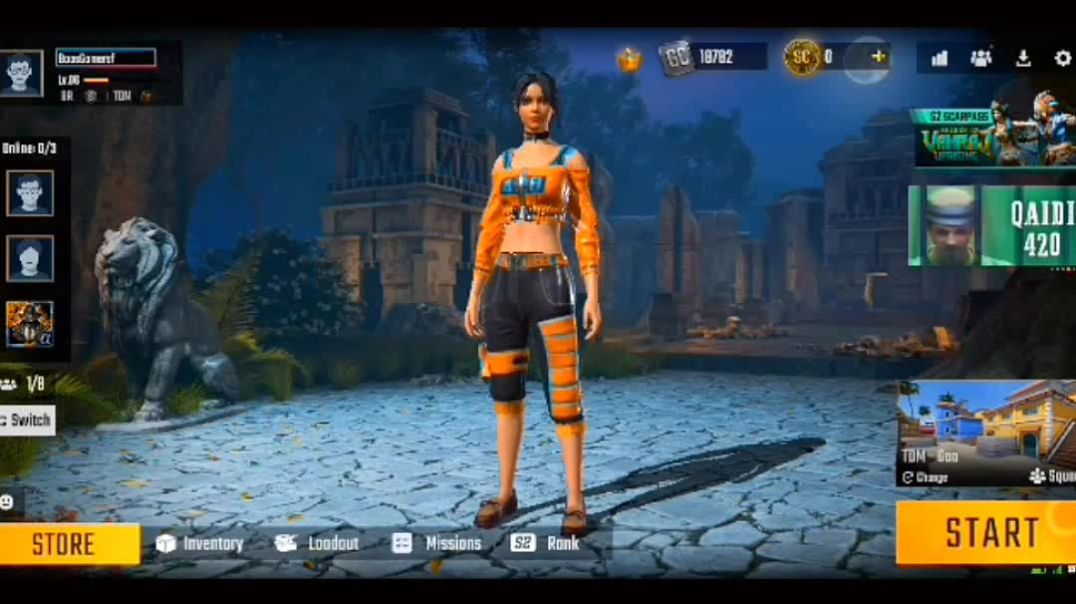Open the player profile avatar

coord(22,72)
